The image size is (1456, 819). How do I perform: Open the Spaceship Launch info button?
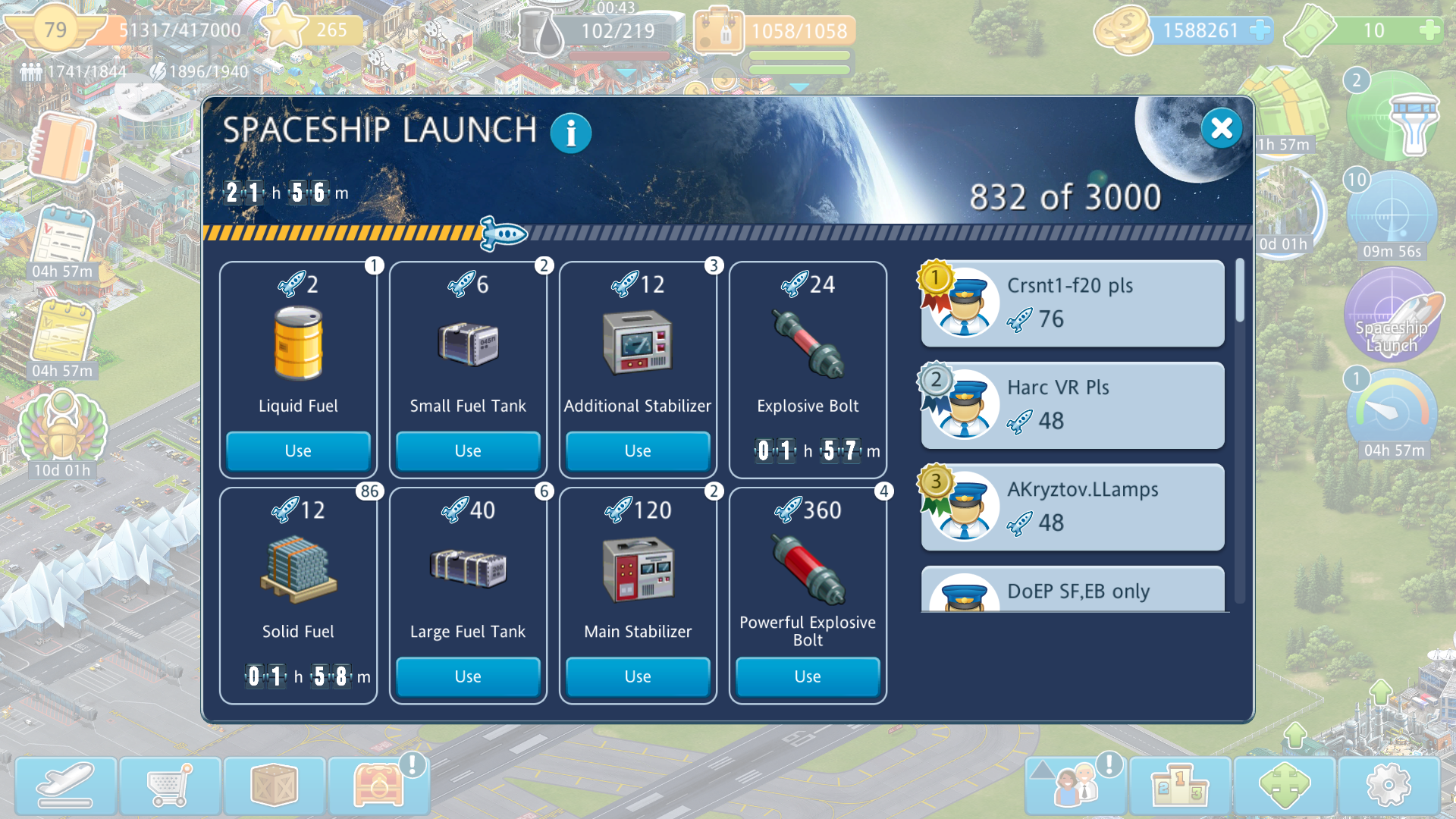[570, 133]
